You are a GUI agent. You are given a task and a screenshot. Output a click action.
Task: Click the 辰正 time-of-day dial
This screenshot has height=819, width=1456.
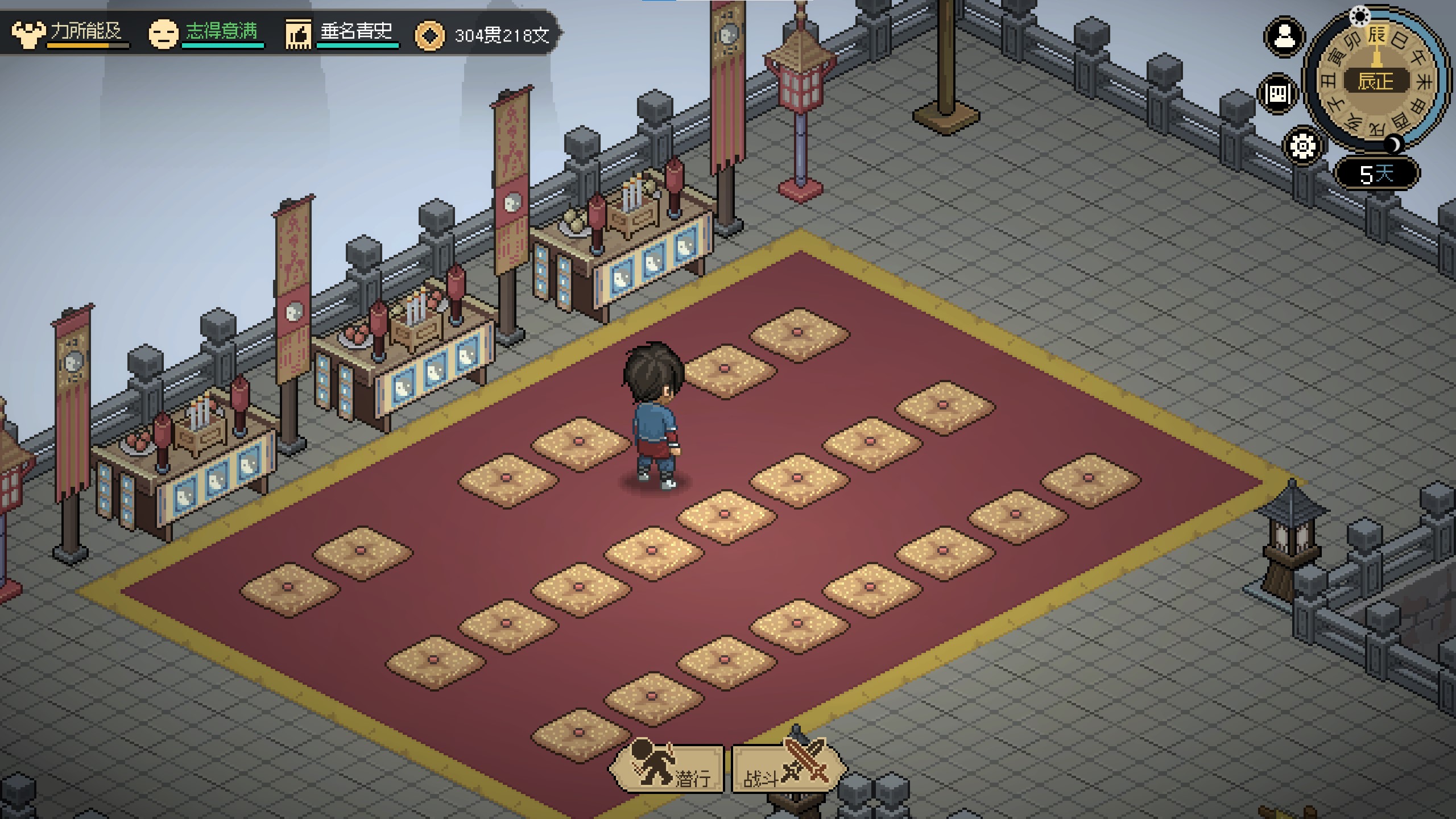coord(1376,81)
